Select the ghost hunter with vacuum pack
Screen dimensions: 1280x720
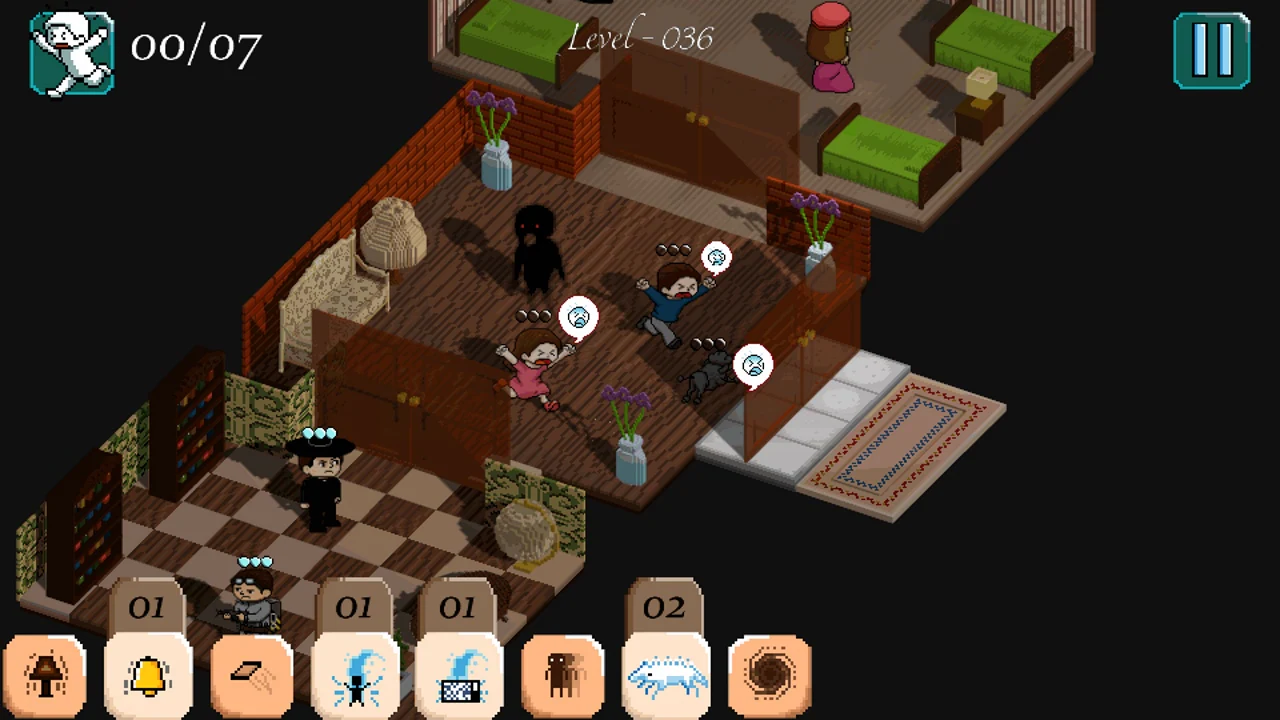[252, 595]
